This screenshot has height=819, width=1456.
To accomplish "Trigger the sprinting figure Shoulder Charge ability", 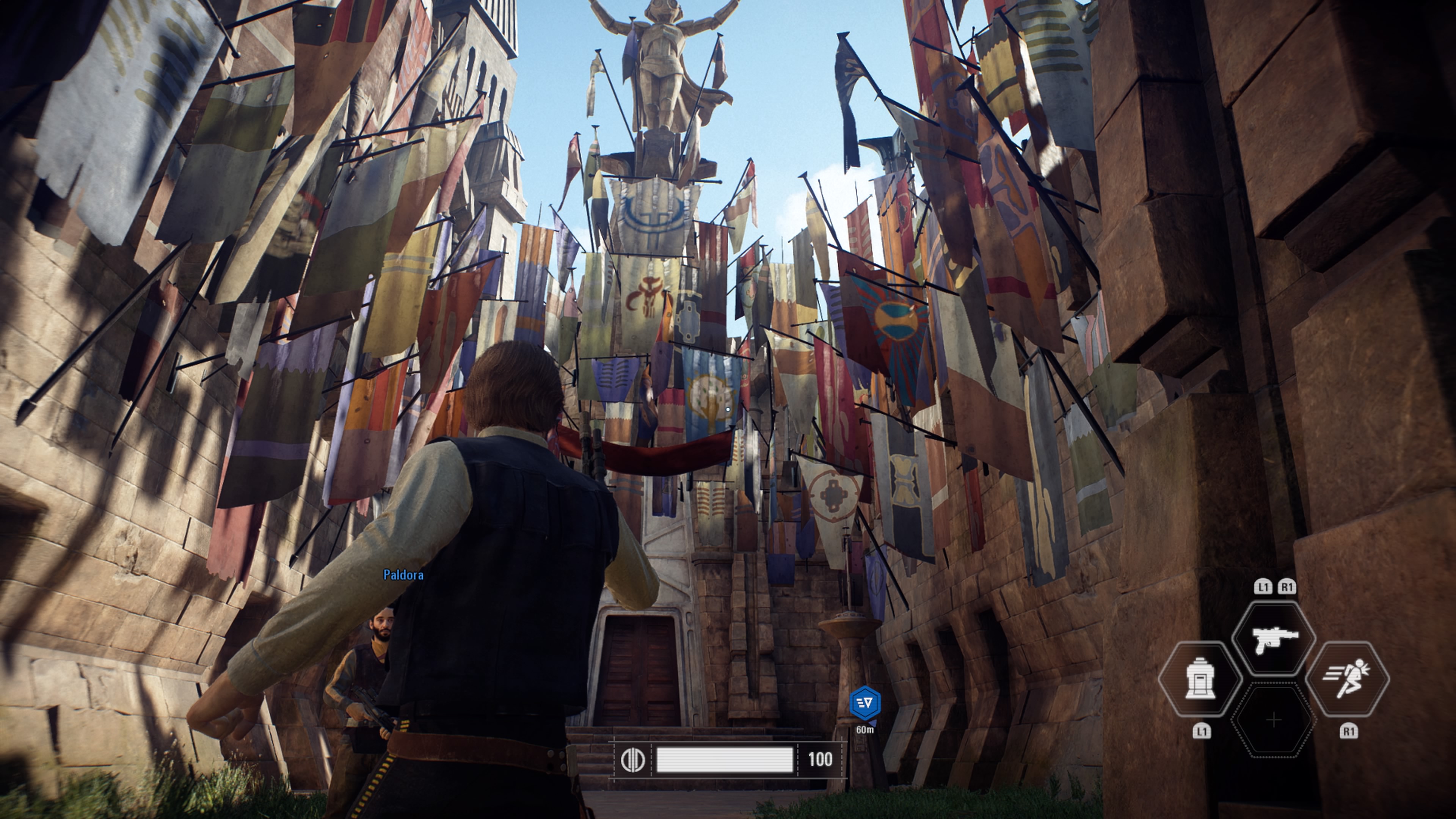I will (1348, 678).
